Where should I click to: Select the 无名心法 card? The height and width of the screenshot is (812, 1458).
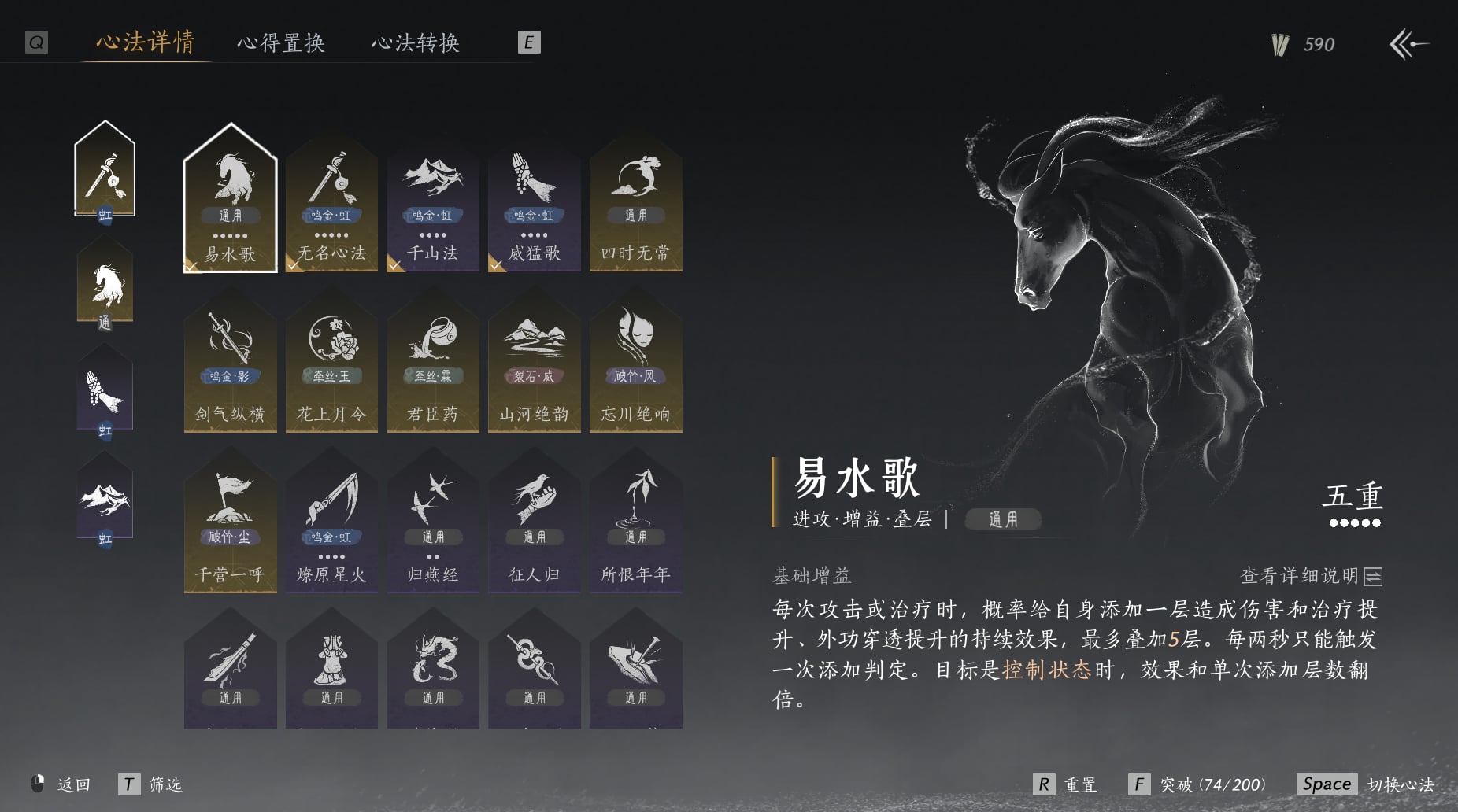(x=331, y=205)
